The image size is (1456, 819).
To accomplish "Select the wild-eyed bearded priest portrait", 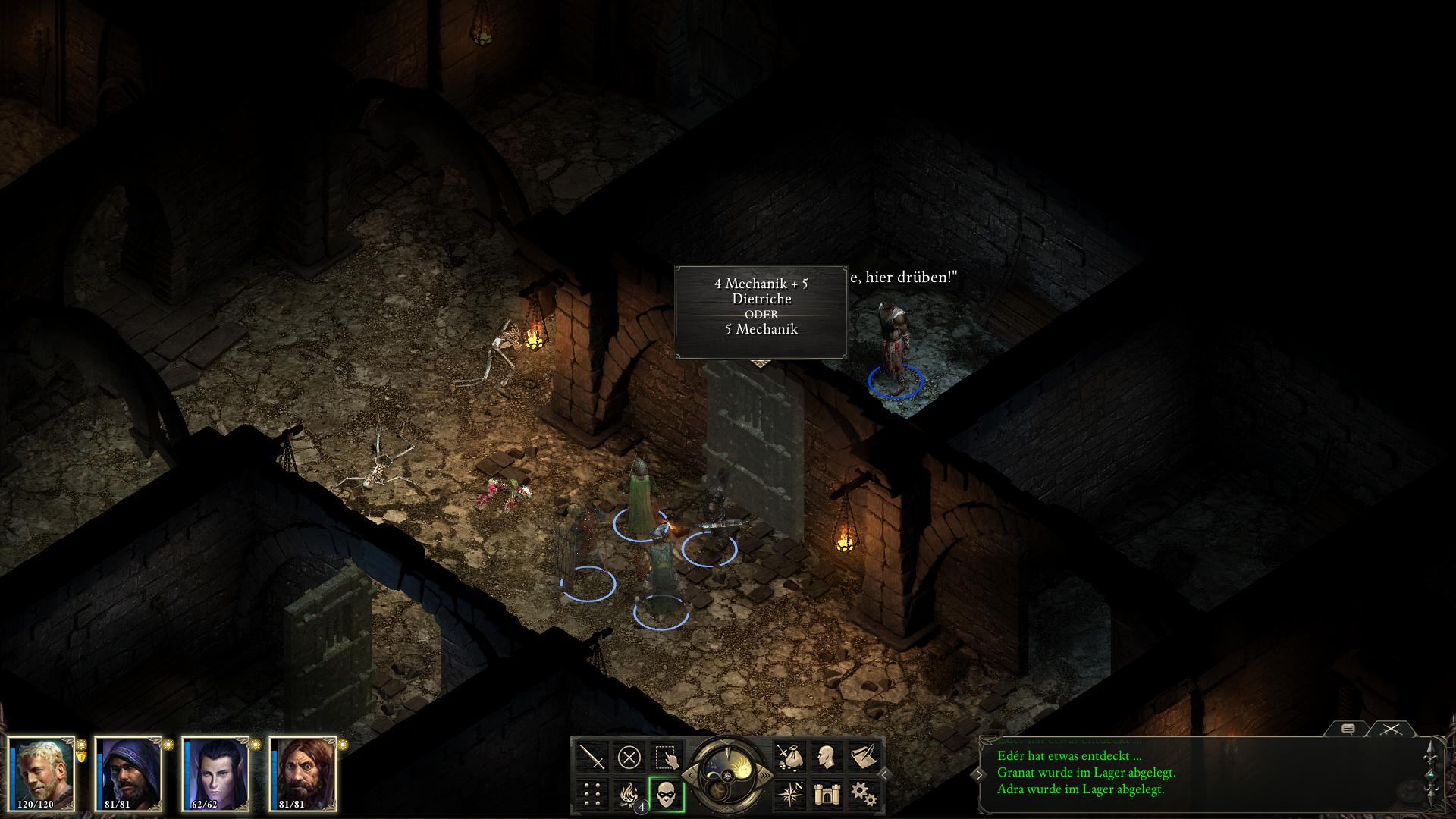I will pyautogui.click(x=303, y=773).
